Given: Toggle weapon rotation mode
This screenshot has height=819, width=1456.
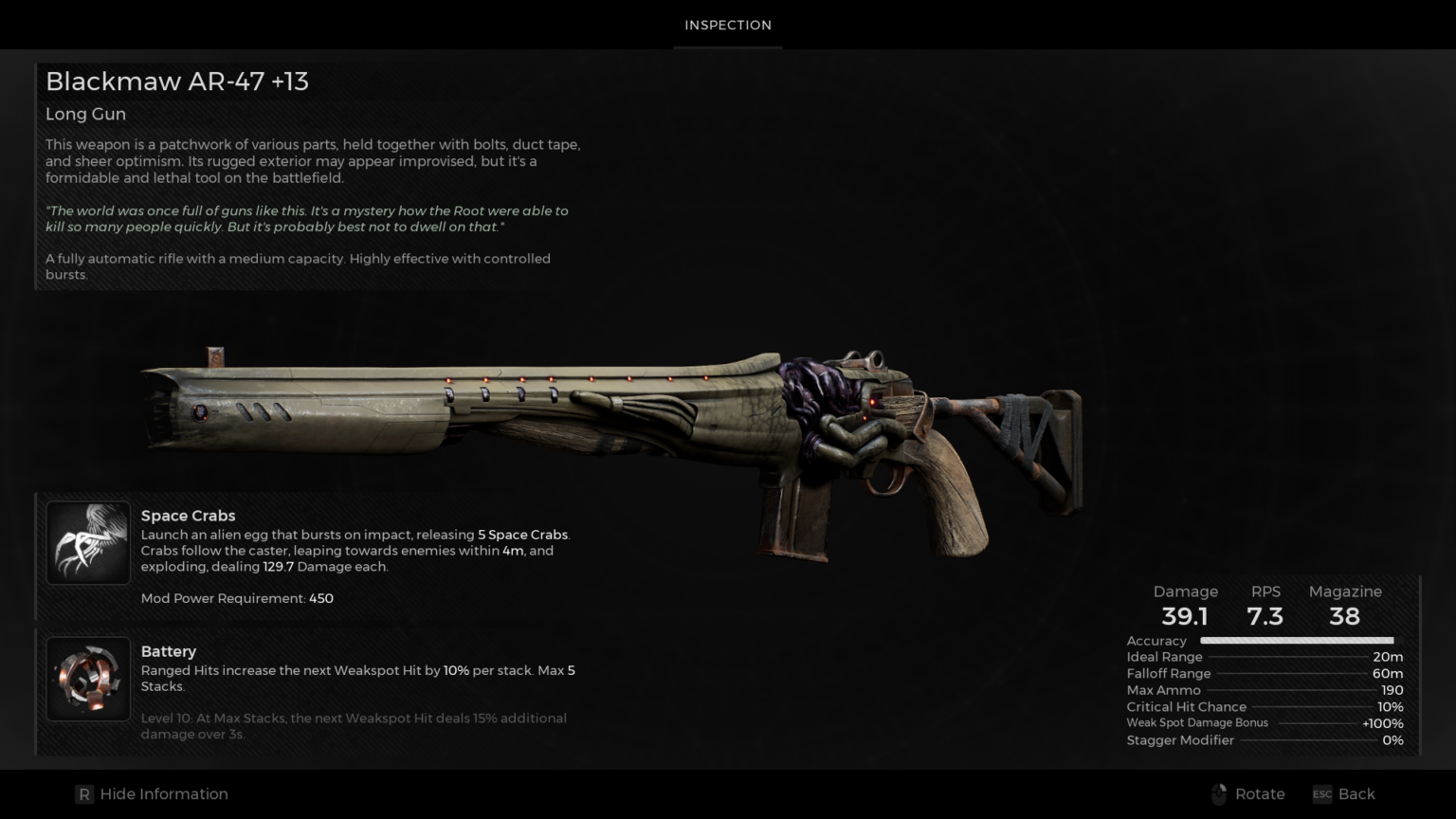Looking at the screenshot, I should coord(1259,793).
